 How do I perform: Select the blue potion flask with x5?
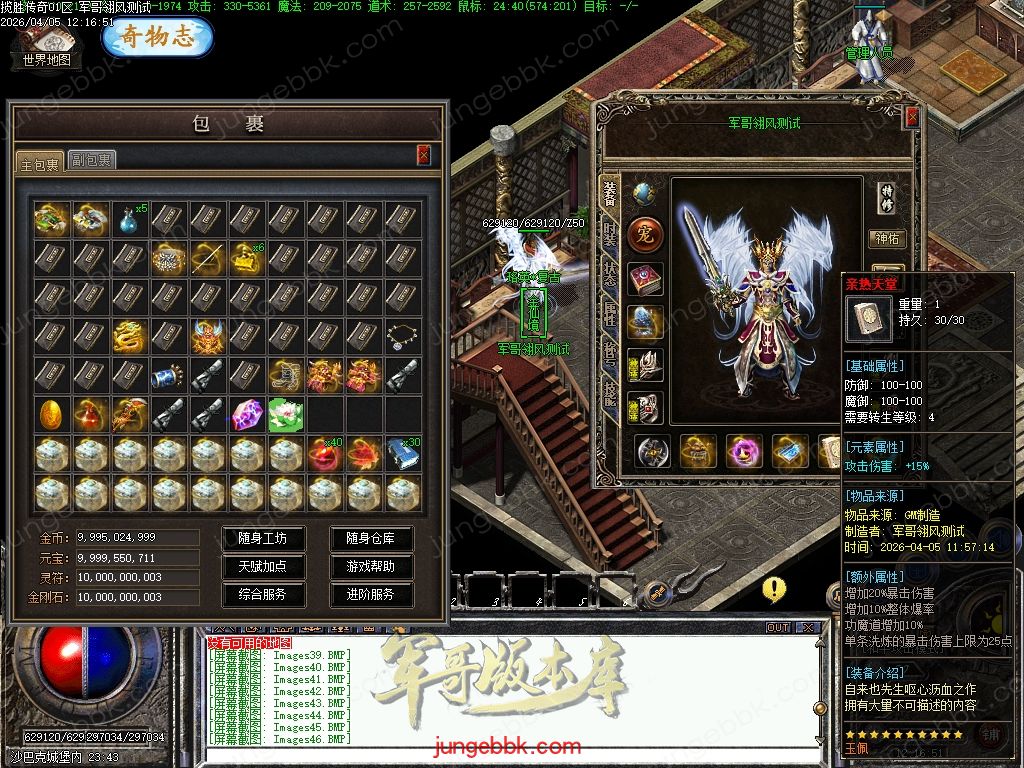coord(128,219)
